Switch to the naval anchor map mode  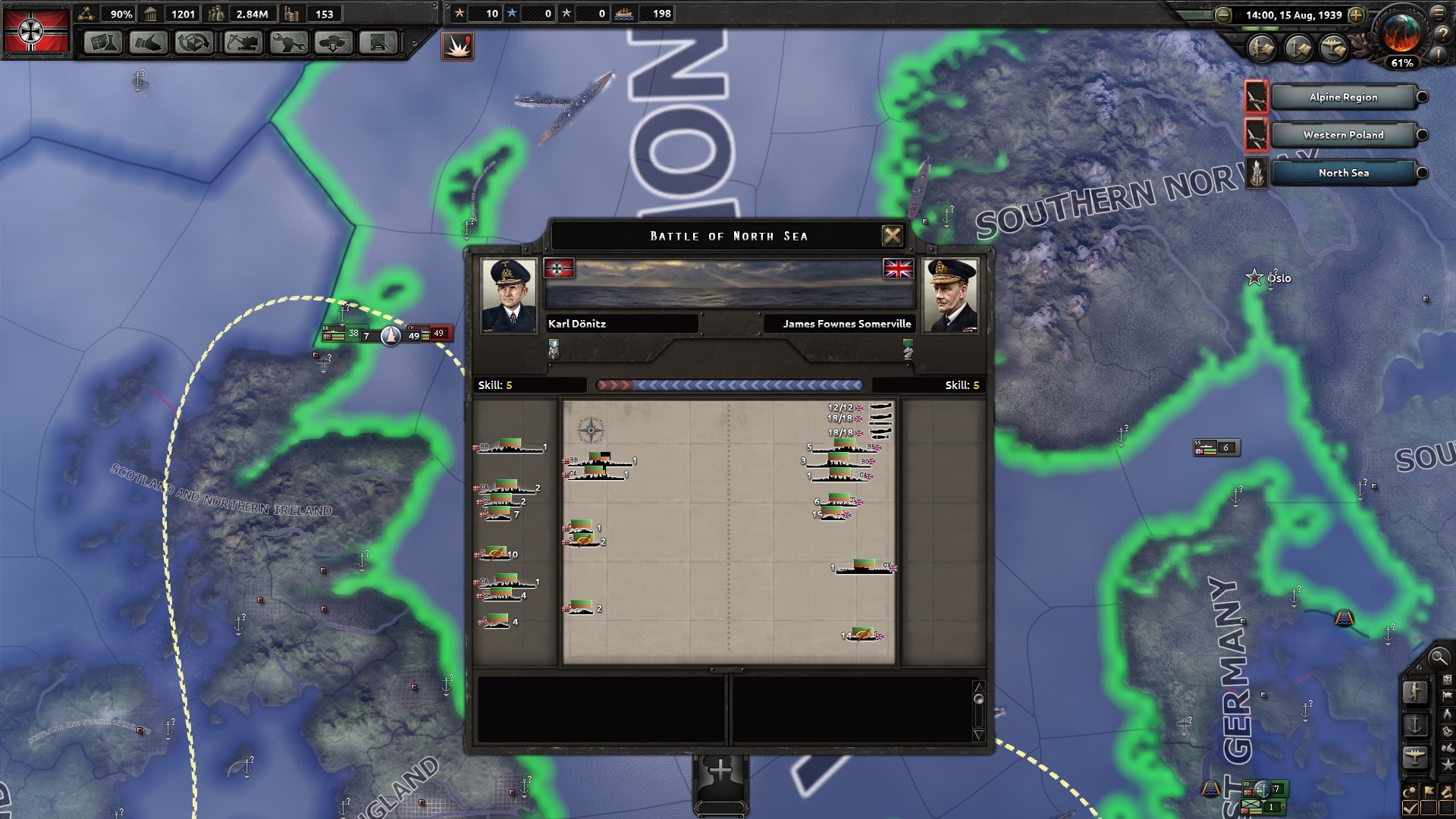(x=1415, y=725)
